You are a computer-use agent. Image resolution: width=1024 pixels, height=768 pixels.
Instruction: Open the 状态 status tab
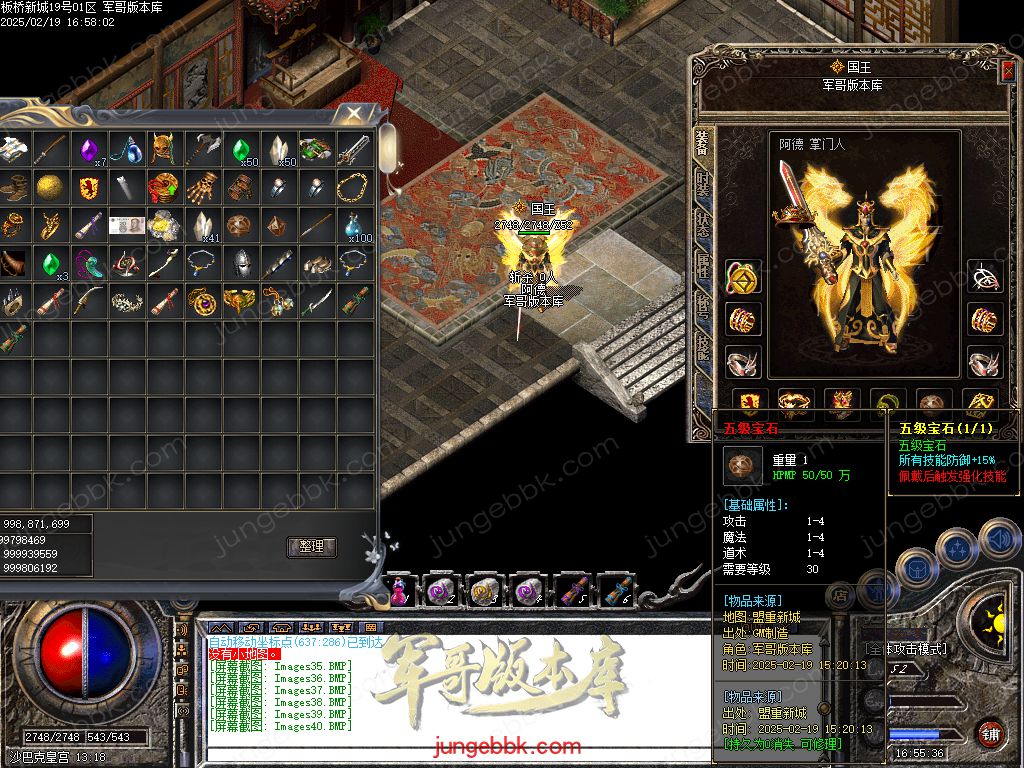click(703, 226)
